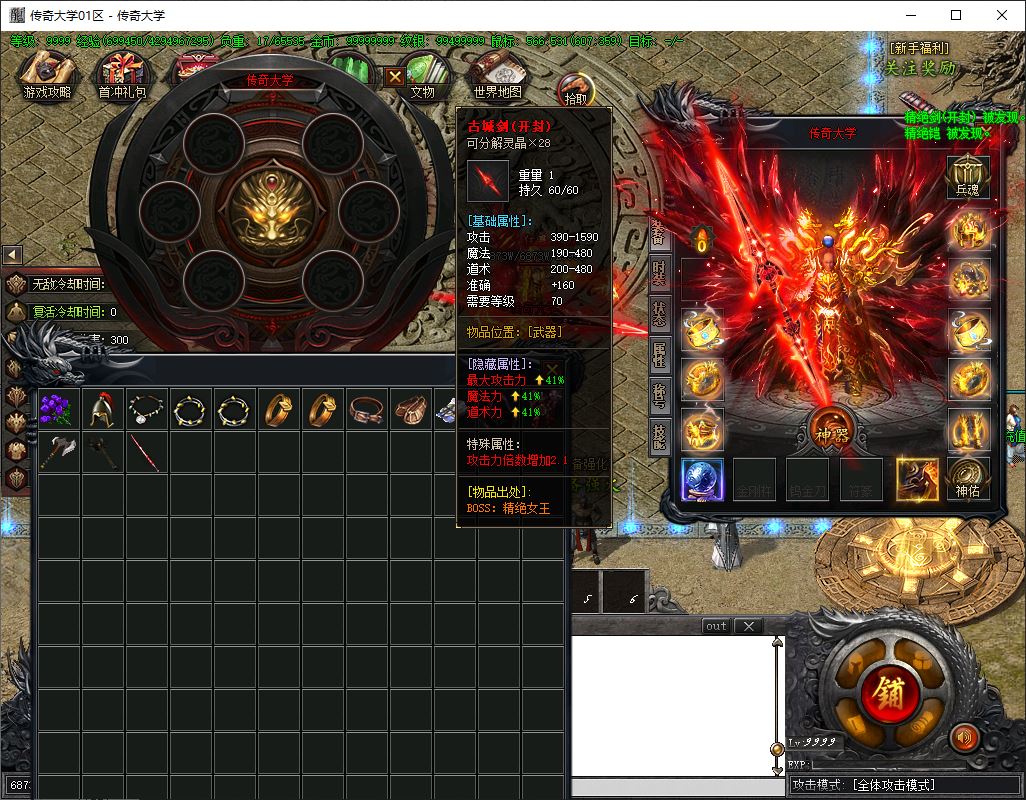Select the red-plumed helmet in the bag
Screen dimensions: 1026x800
(101, 408)
